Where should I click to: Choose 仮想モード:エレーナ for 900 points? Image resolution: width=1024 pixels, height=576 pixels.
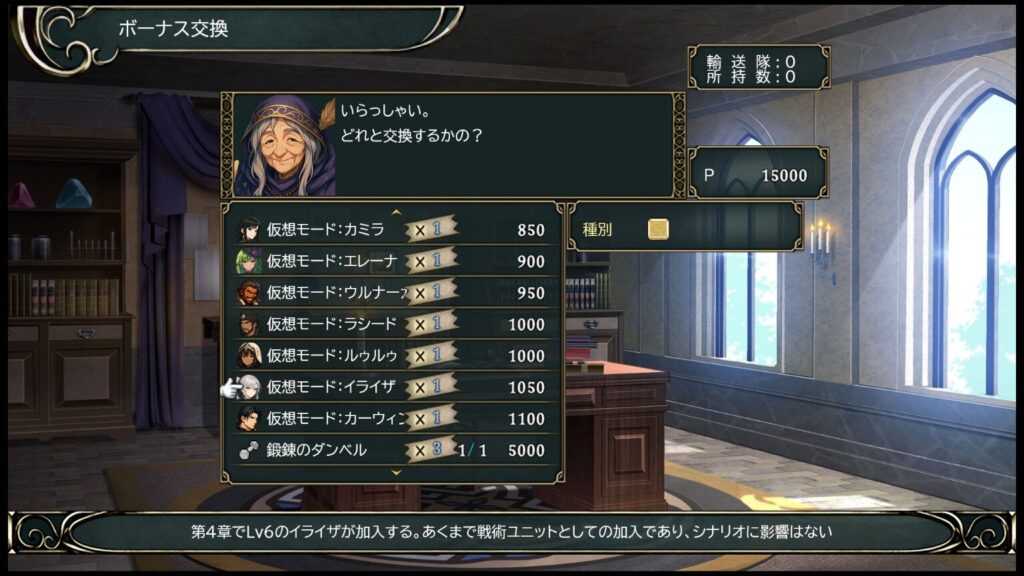pos(392,261)
